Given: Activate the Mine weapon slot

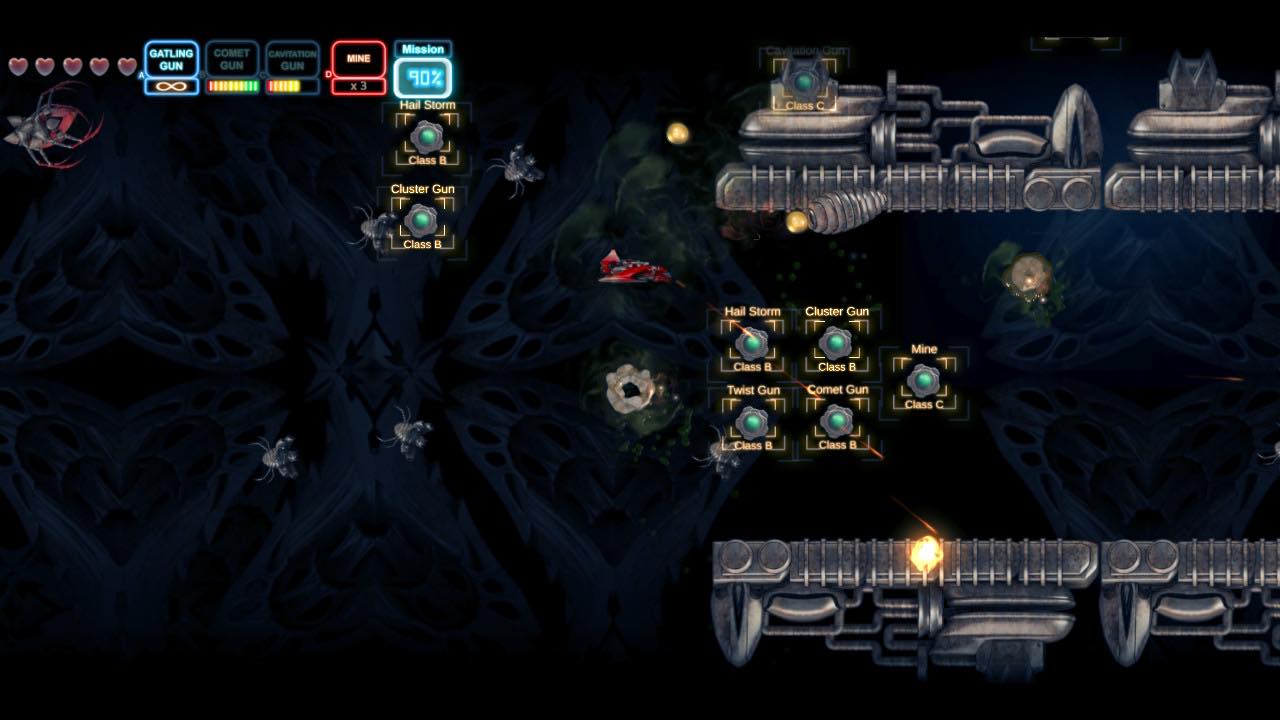Looking at the screenshot, I should 358,66.
